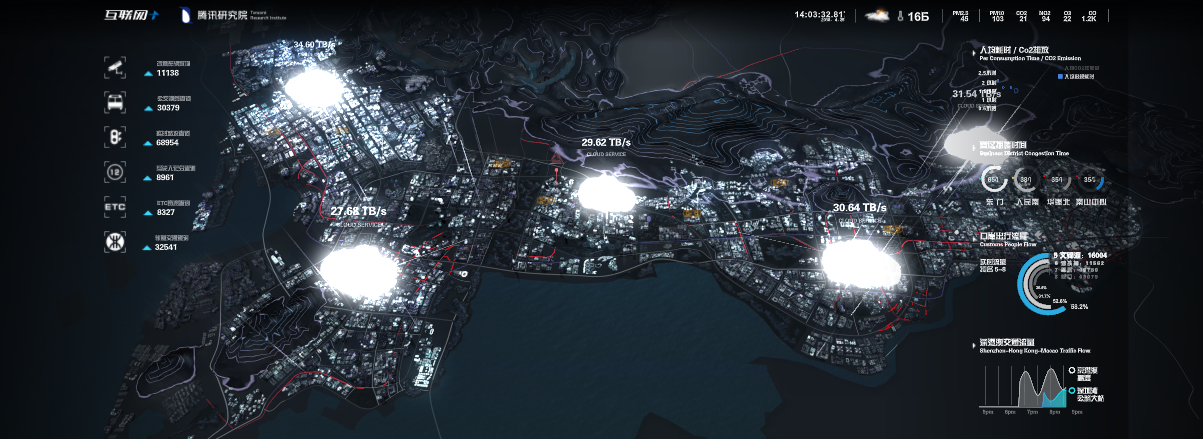Image resolution: width=1203 pixels, height=439 pixels.
Task: Open the bus data icon
Action: pyautogui.click(x=115, y=102)
